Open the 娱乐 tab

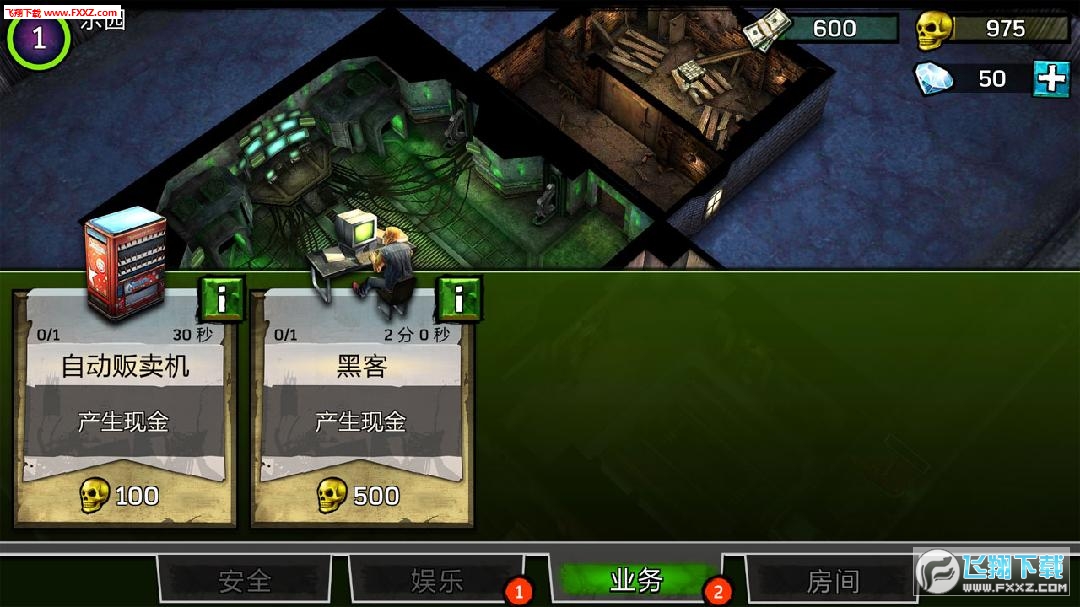(437, 580)
